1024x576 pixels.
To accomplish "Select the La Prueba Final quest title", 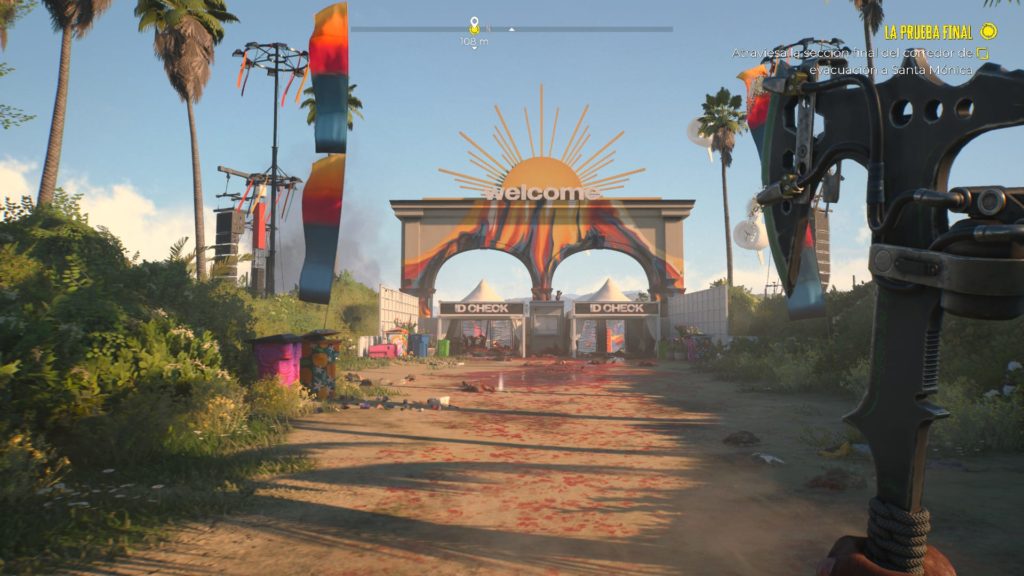I will [x=927, y=32].
